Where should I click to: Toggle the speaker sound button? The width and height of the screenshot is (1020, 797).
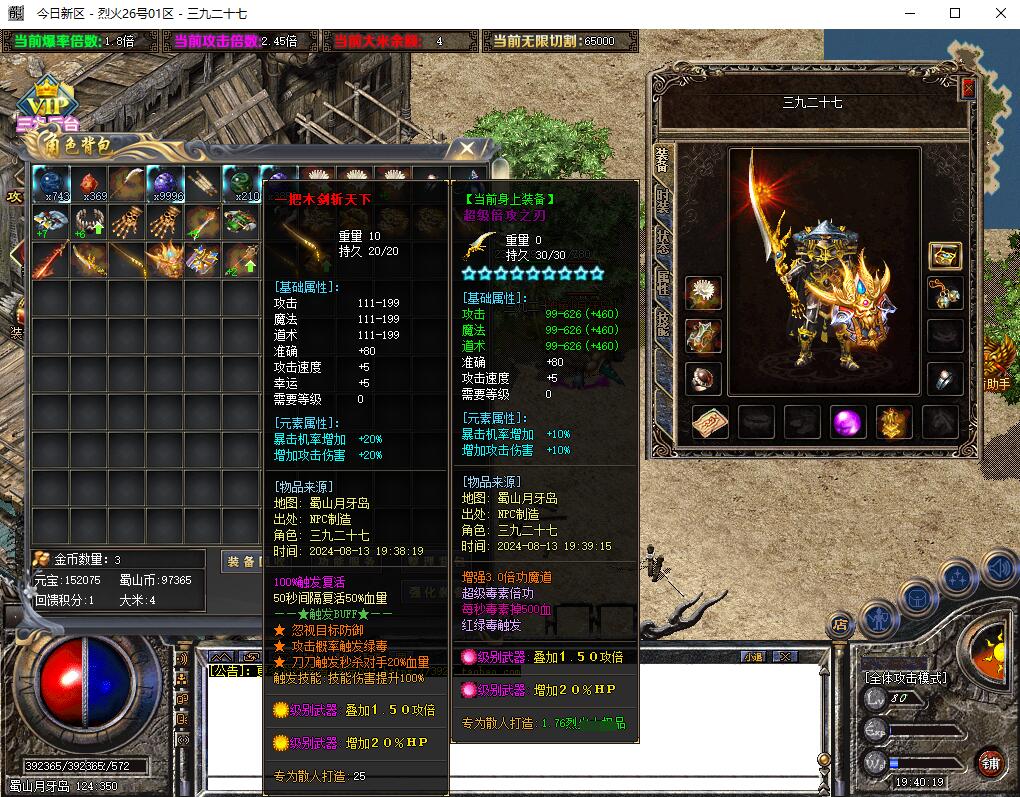coord(998,570)
